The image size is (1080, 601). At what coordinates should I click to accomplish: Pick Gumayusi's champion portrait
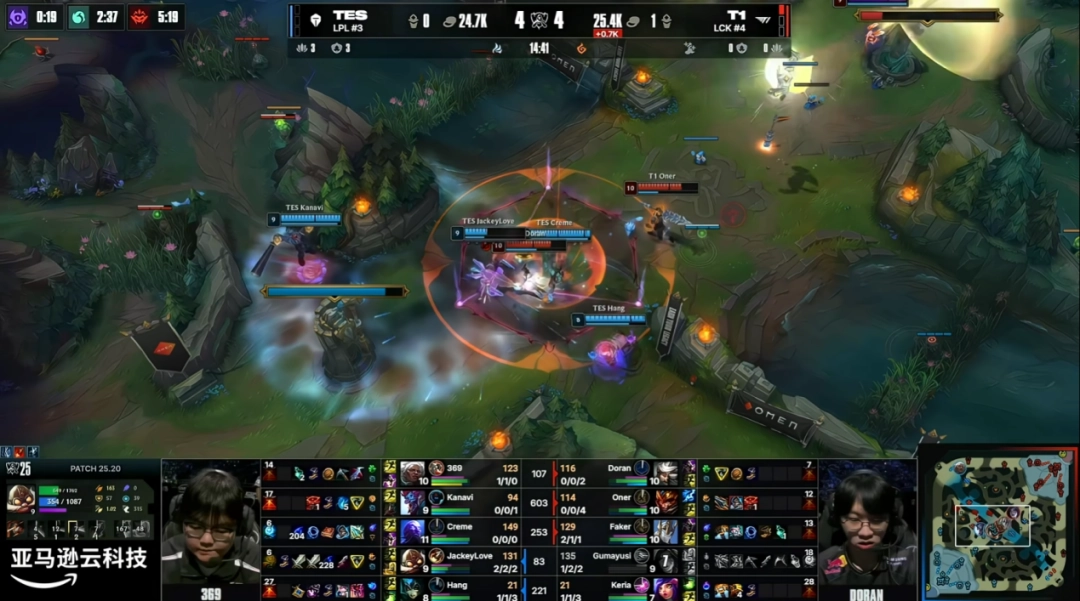click(x=666, y=558)
